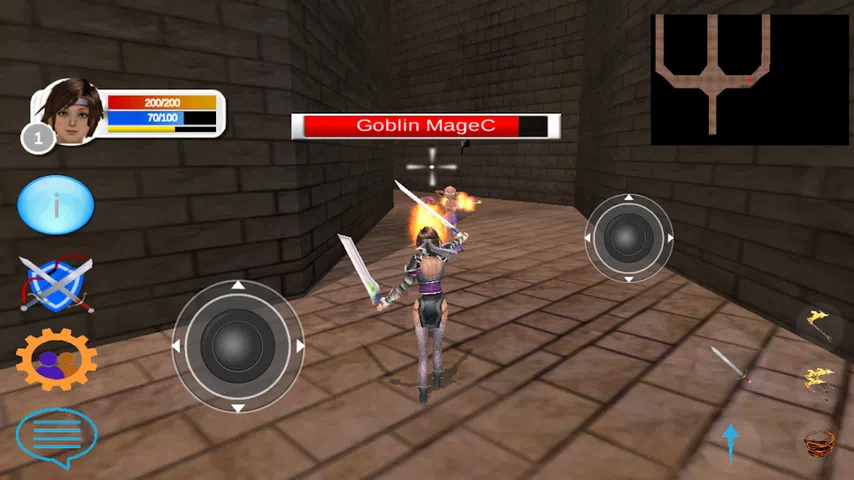Activate the sword attack button
The height and width of the screenshot is (480, 854).
(730, 364)
